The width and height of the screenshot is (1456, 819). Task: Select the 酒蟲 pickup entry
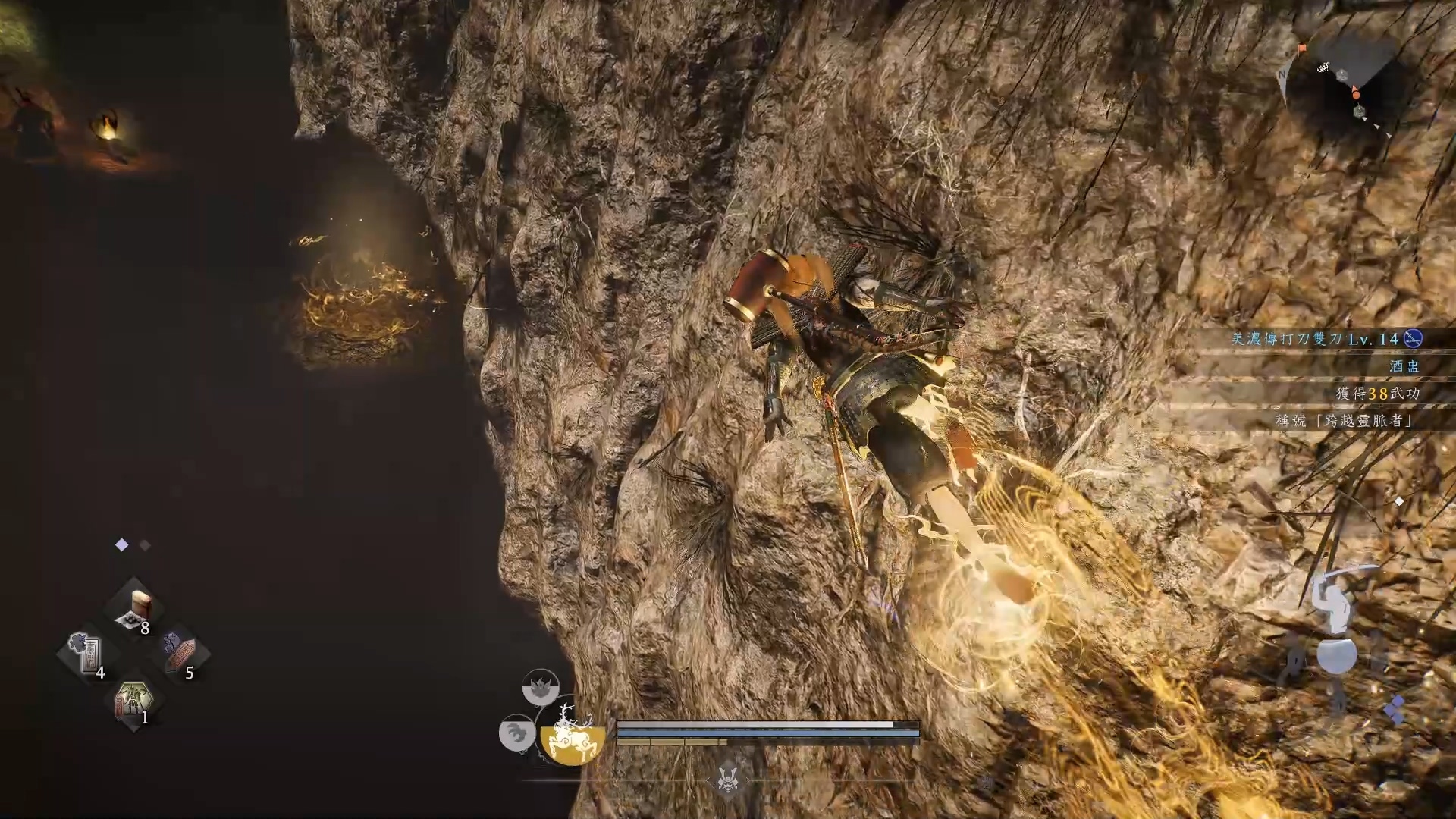pyautogui.click(x=1404, y=366)
